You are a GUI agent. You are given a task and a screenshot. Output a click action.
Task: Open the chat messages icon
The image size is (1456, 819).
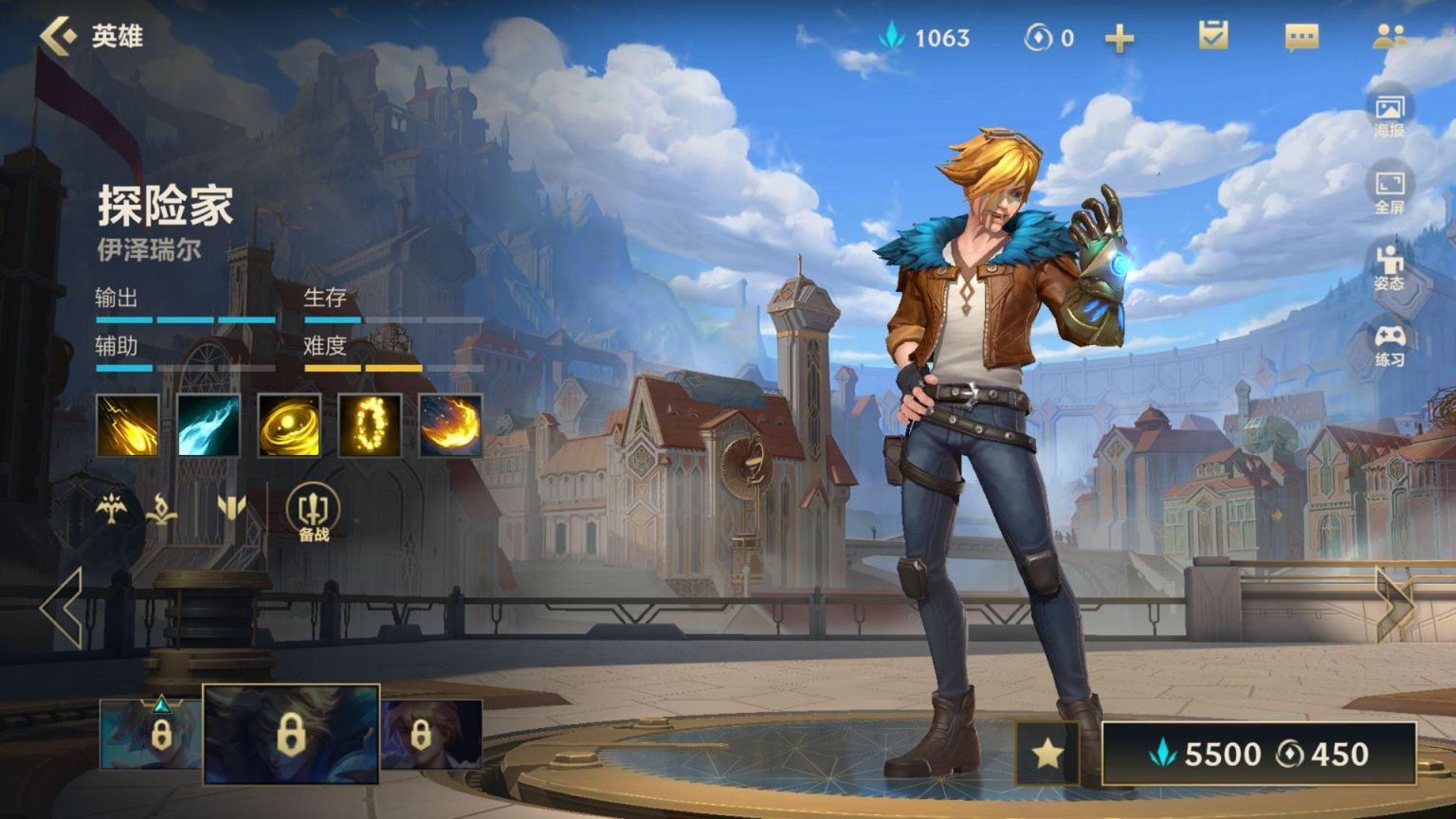1301,37
